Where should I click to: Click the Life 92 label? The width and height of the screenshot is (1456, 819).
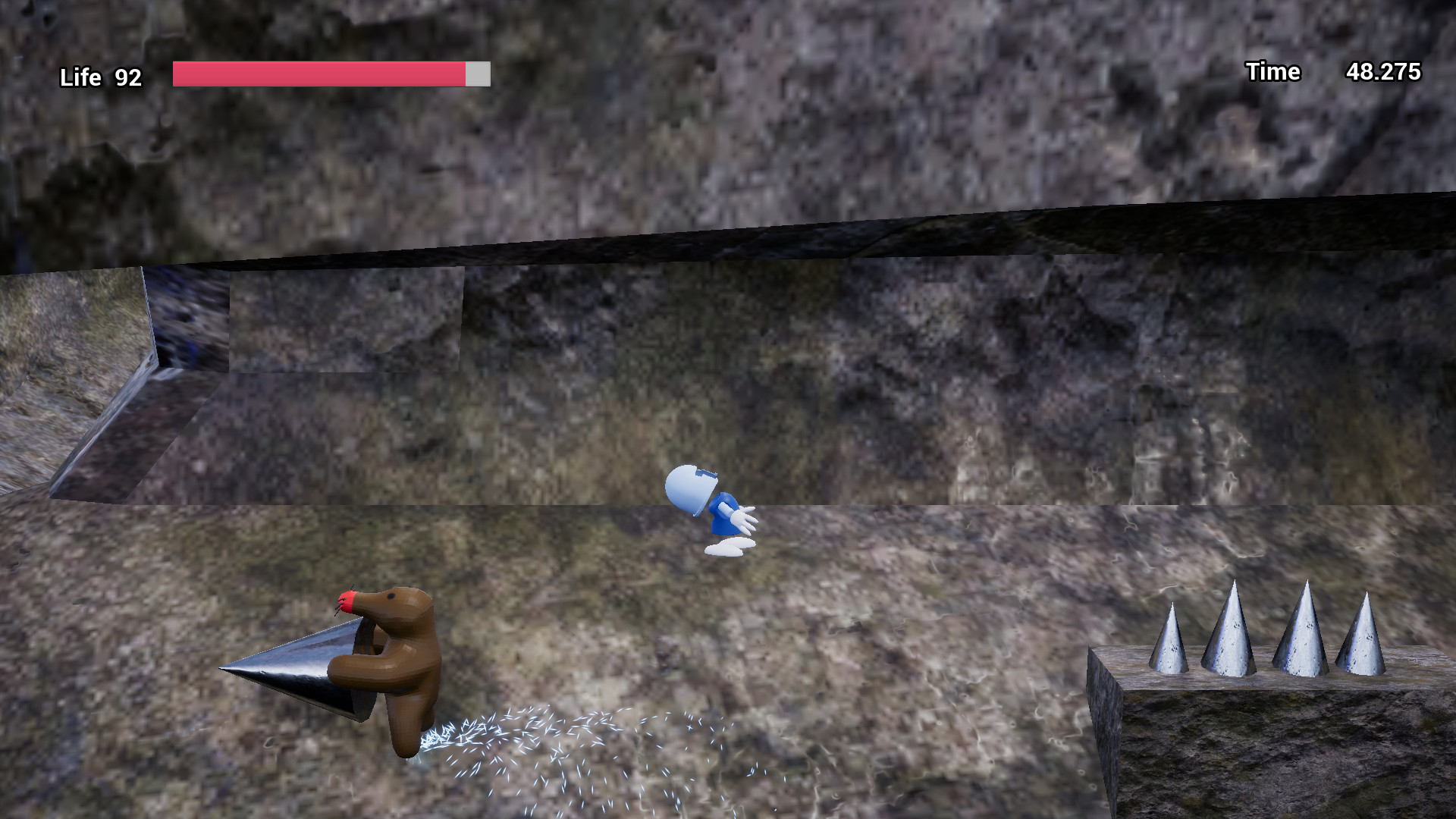coord(100,77)
